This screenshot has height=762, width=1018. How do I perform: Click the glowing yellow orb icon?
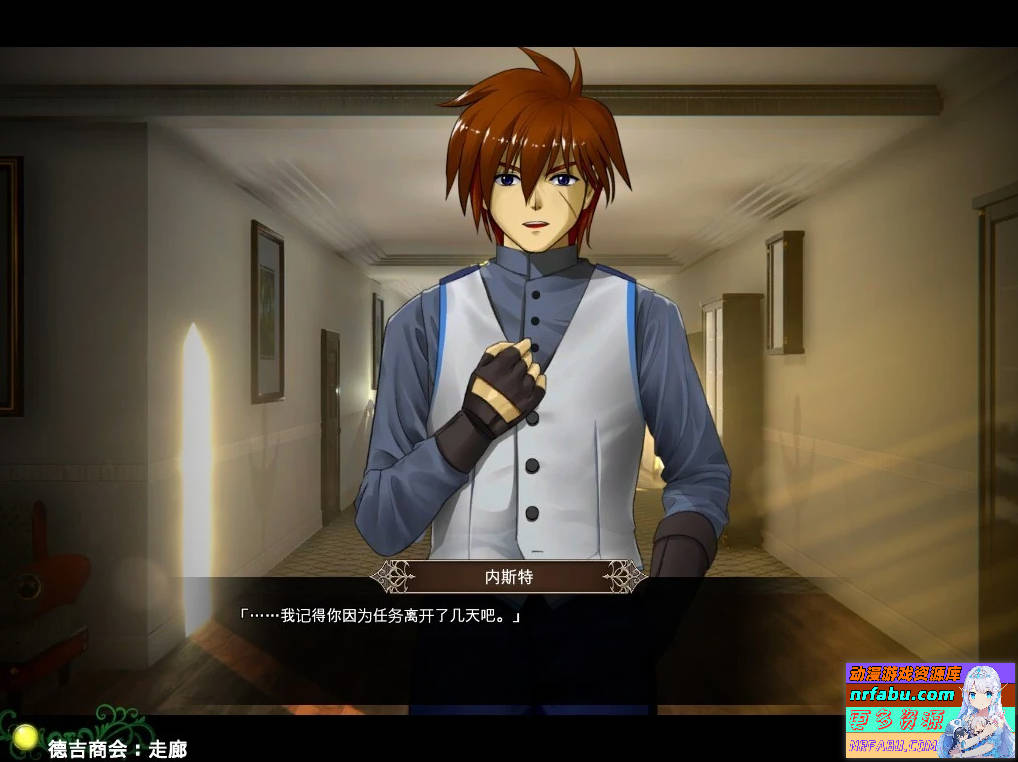point(26,737)
